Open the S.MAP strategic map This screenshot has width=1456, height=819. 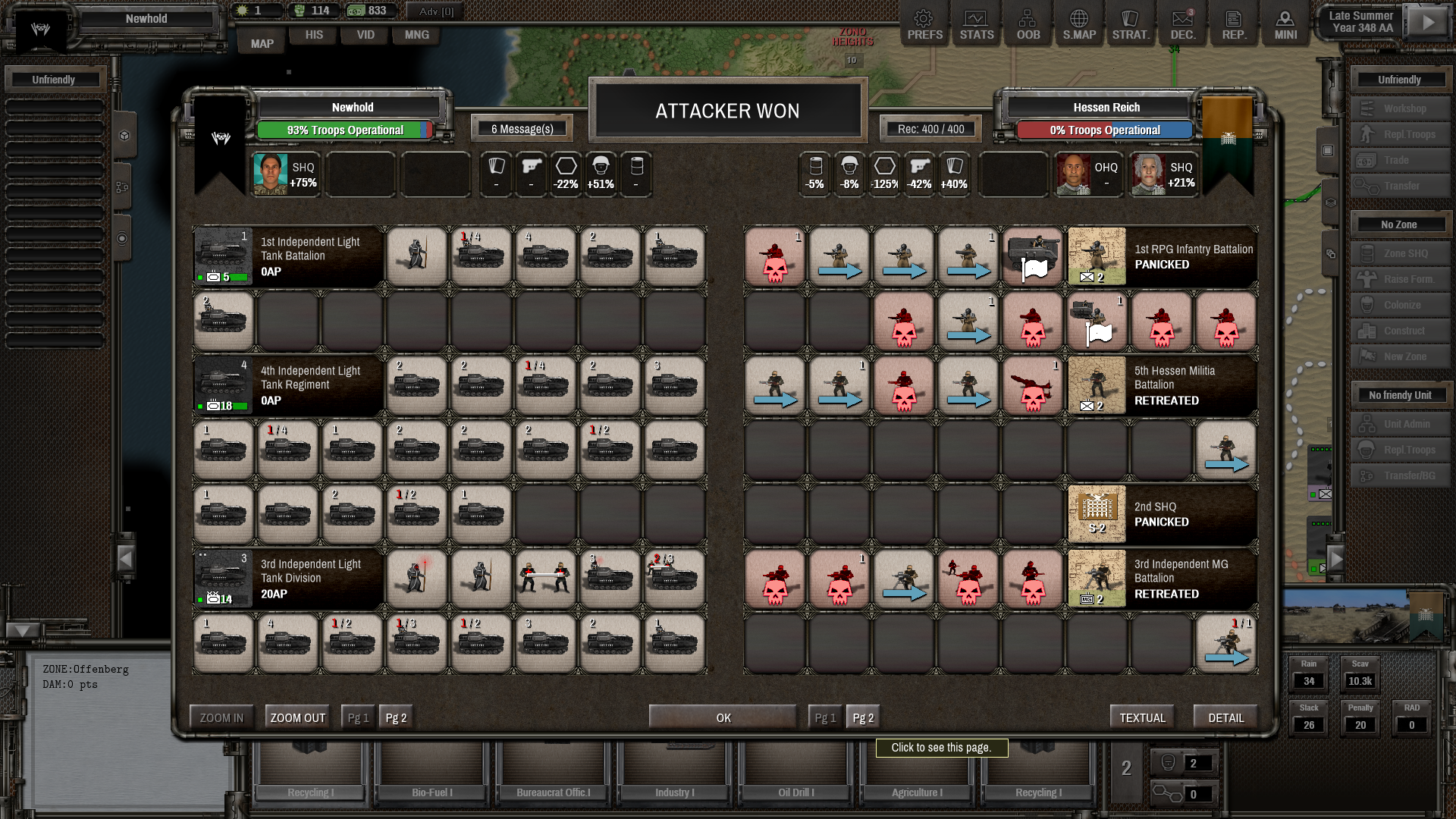pyautogui.click(x=1078, y=25)
